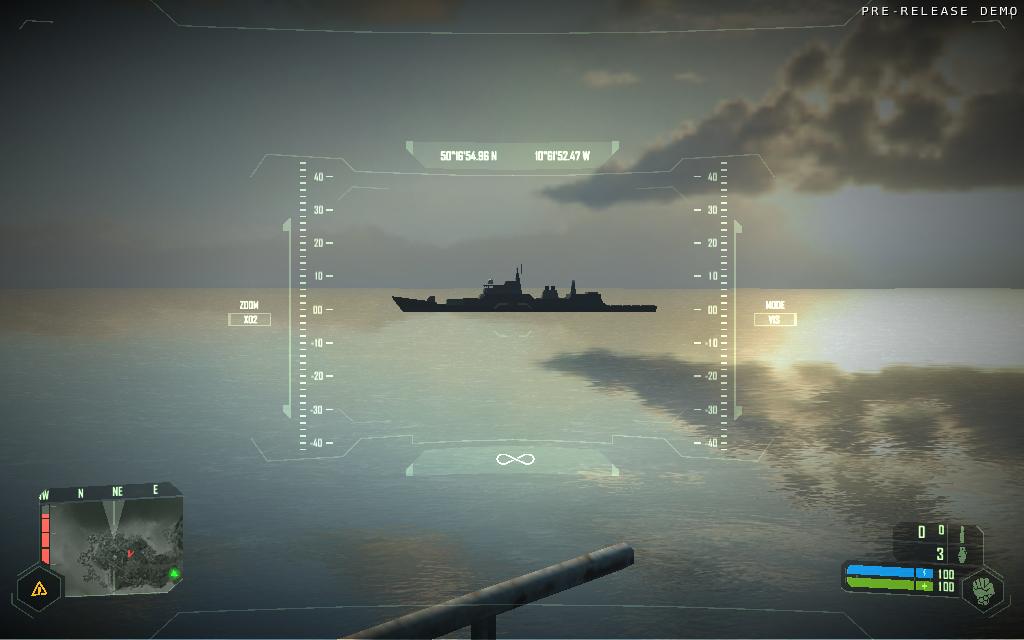Select the yellow warning triangle hexagon icon
The height and width of the screenshot is (640, 1024).
click(x=39, y=589)
